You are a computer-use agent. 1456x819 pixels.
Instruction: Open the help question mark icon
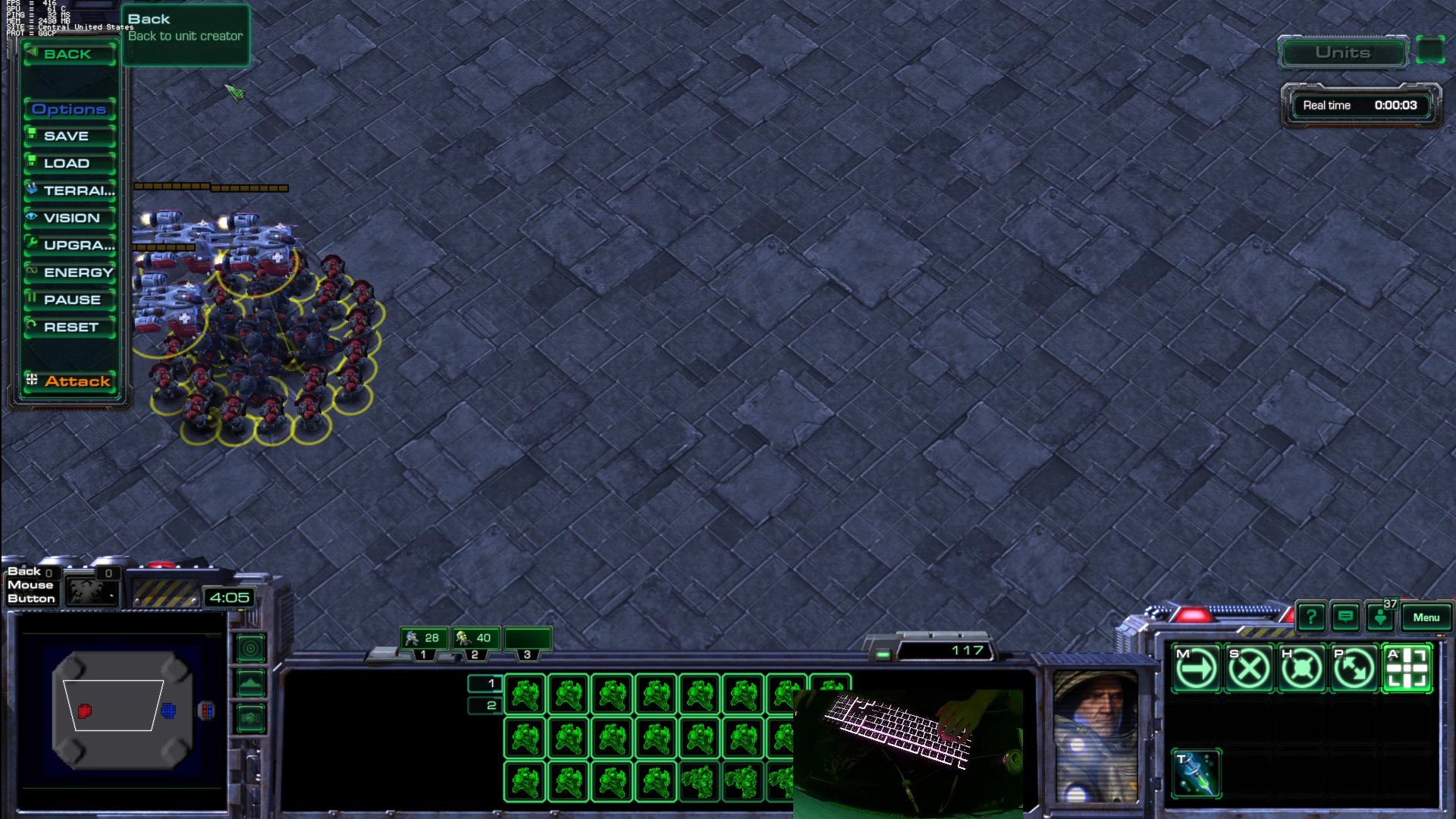(x=1313, y=617)
